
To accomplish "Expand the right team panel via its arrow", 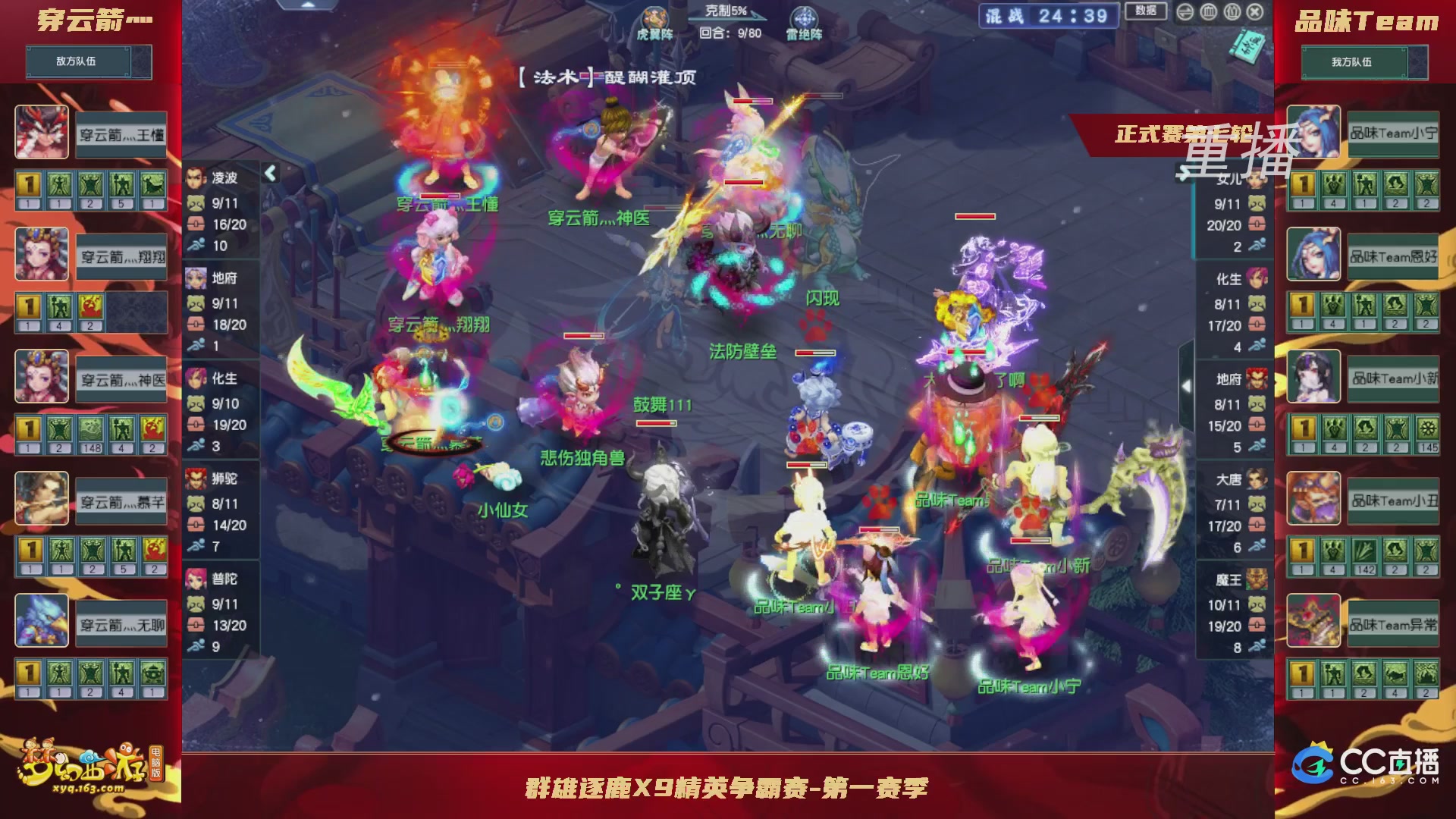I will 1185,387.
